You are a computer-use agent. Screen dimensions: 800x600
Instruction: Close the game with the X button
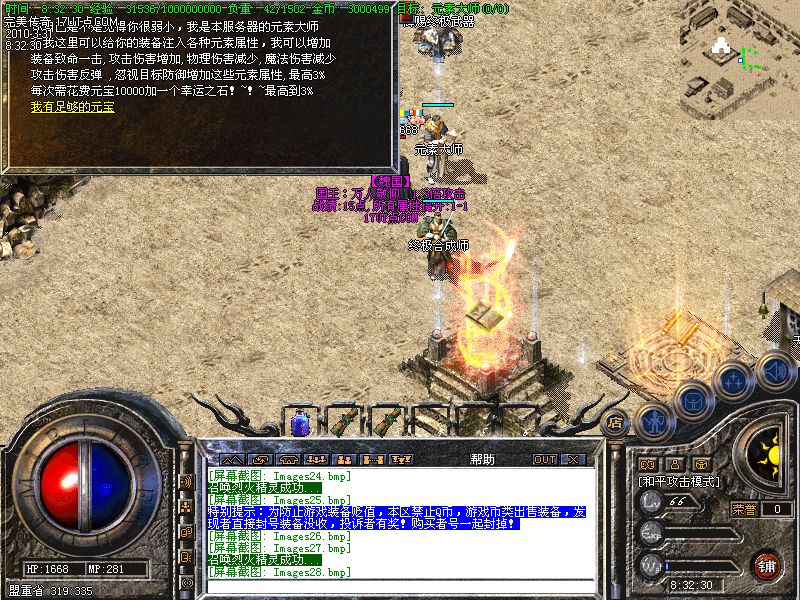tap(573, 460)
